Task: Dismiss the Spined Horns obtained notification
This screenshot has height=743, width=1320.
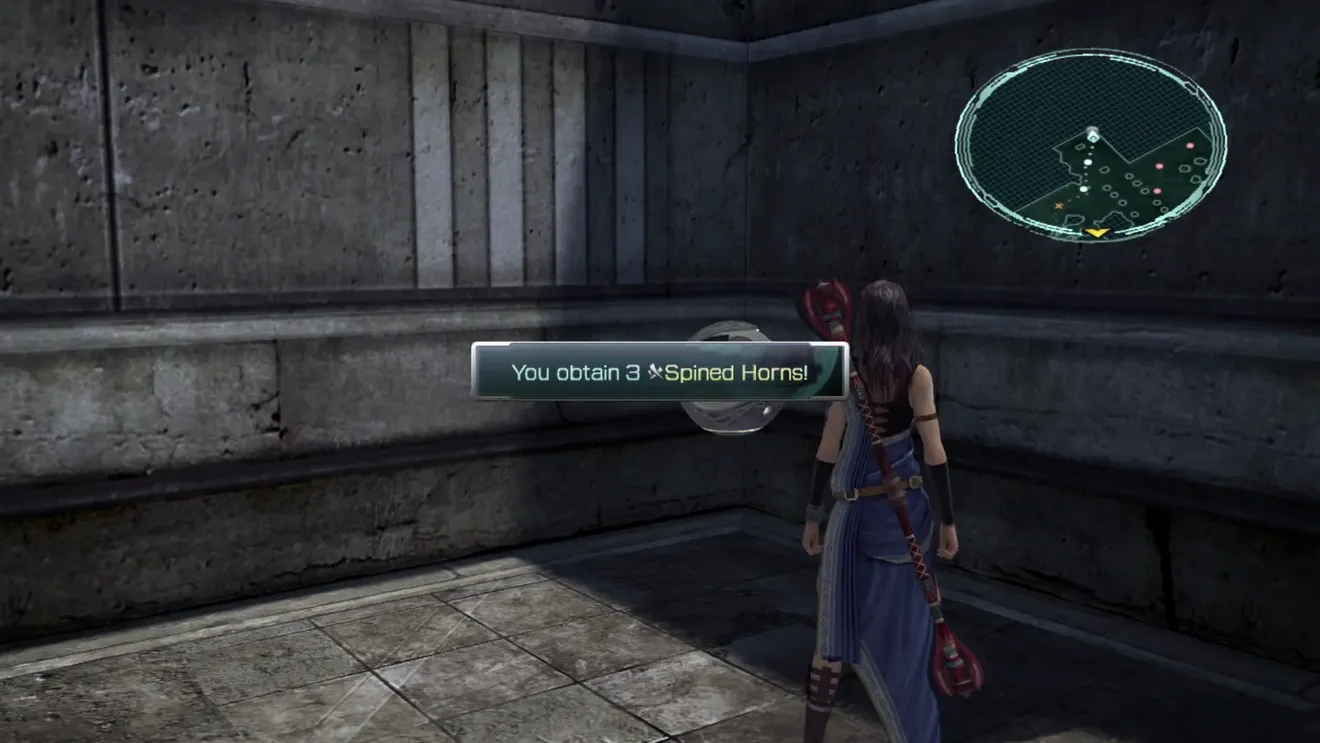Action: click(659, 372)
